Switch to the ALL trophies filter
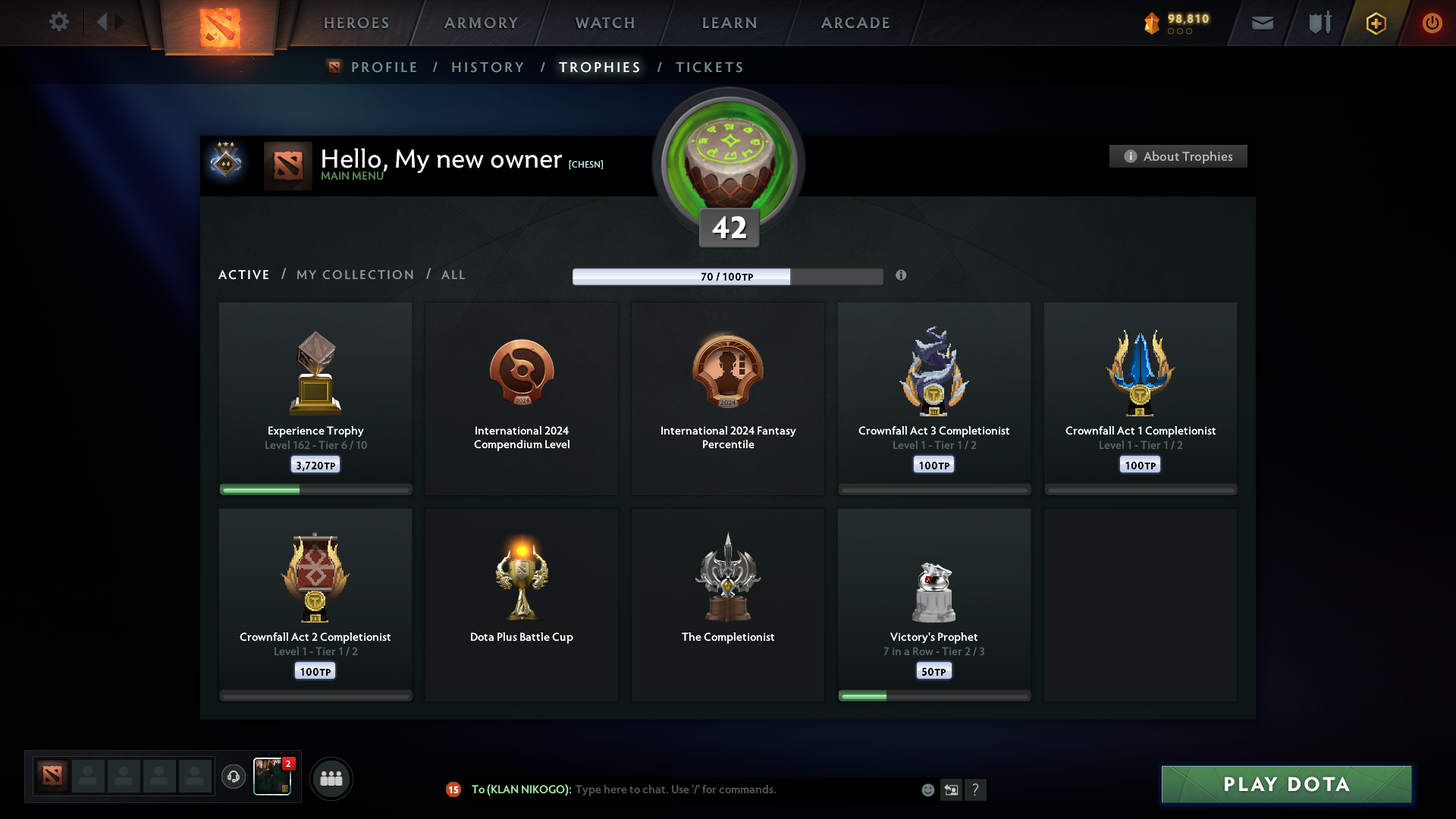This screenshot has height=819, width=1456. 453,275
